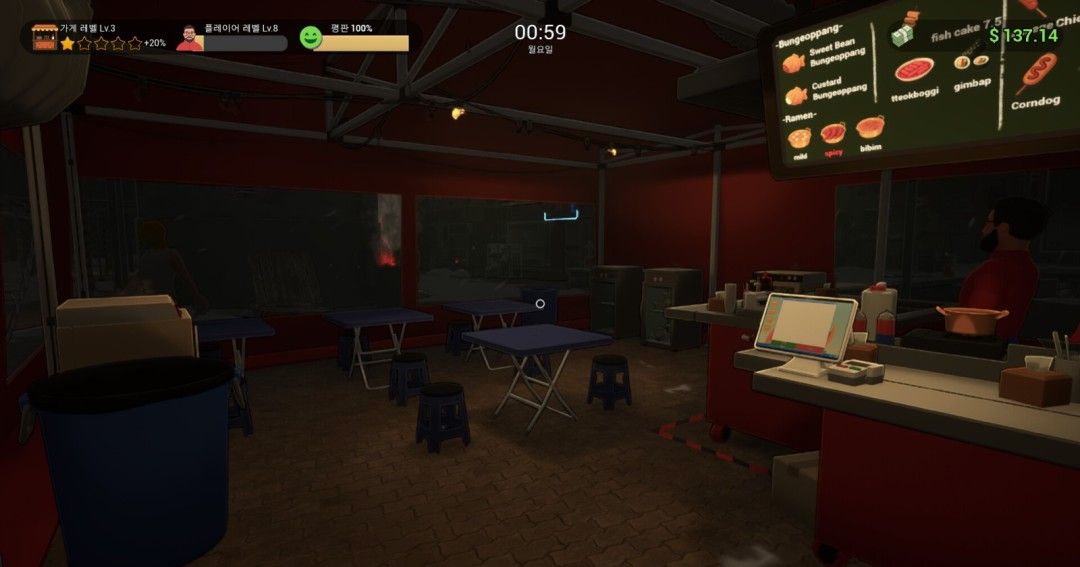Select the player avatar portrait
Image resolution: width=1080 pixels, height=567 pixels.
coord(189,38)
